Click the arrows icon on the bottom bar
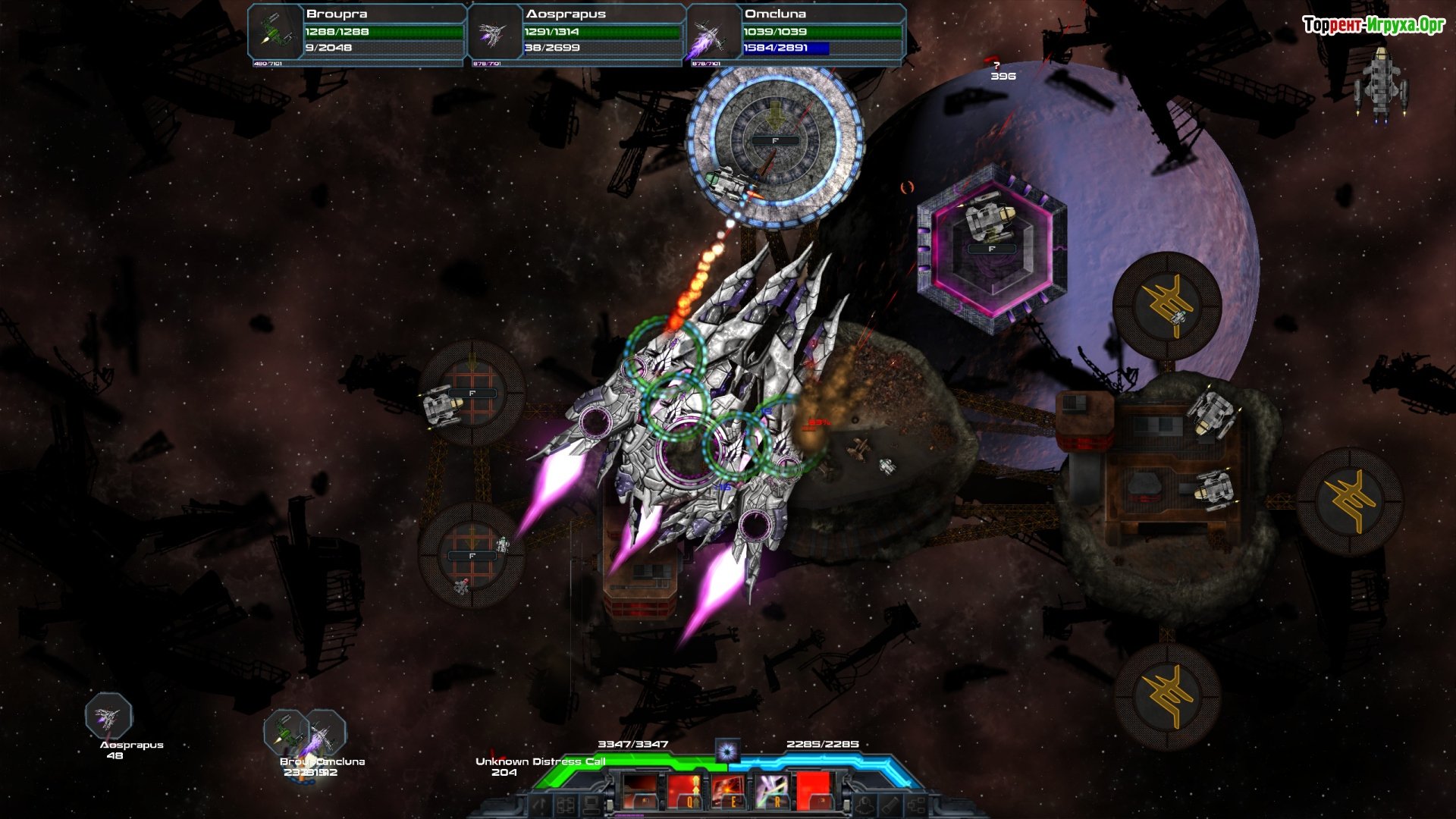 [x=539, y=805]
